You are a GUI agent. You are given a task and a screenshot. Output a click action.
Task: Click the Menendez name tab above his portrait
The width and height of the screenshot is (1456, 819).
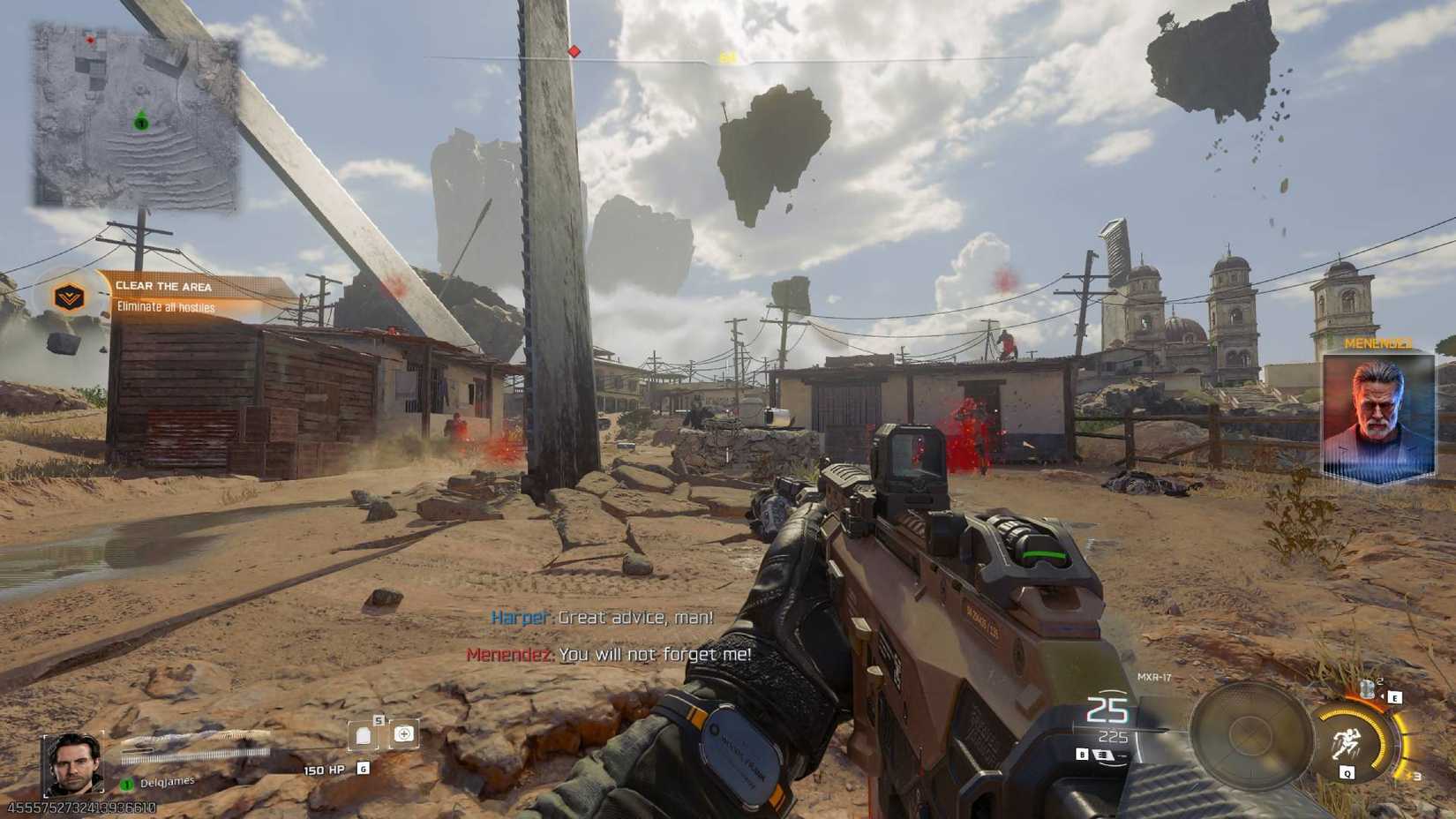pyautogui.click(x=1380, y=344)
